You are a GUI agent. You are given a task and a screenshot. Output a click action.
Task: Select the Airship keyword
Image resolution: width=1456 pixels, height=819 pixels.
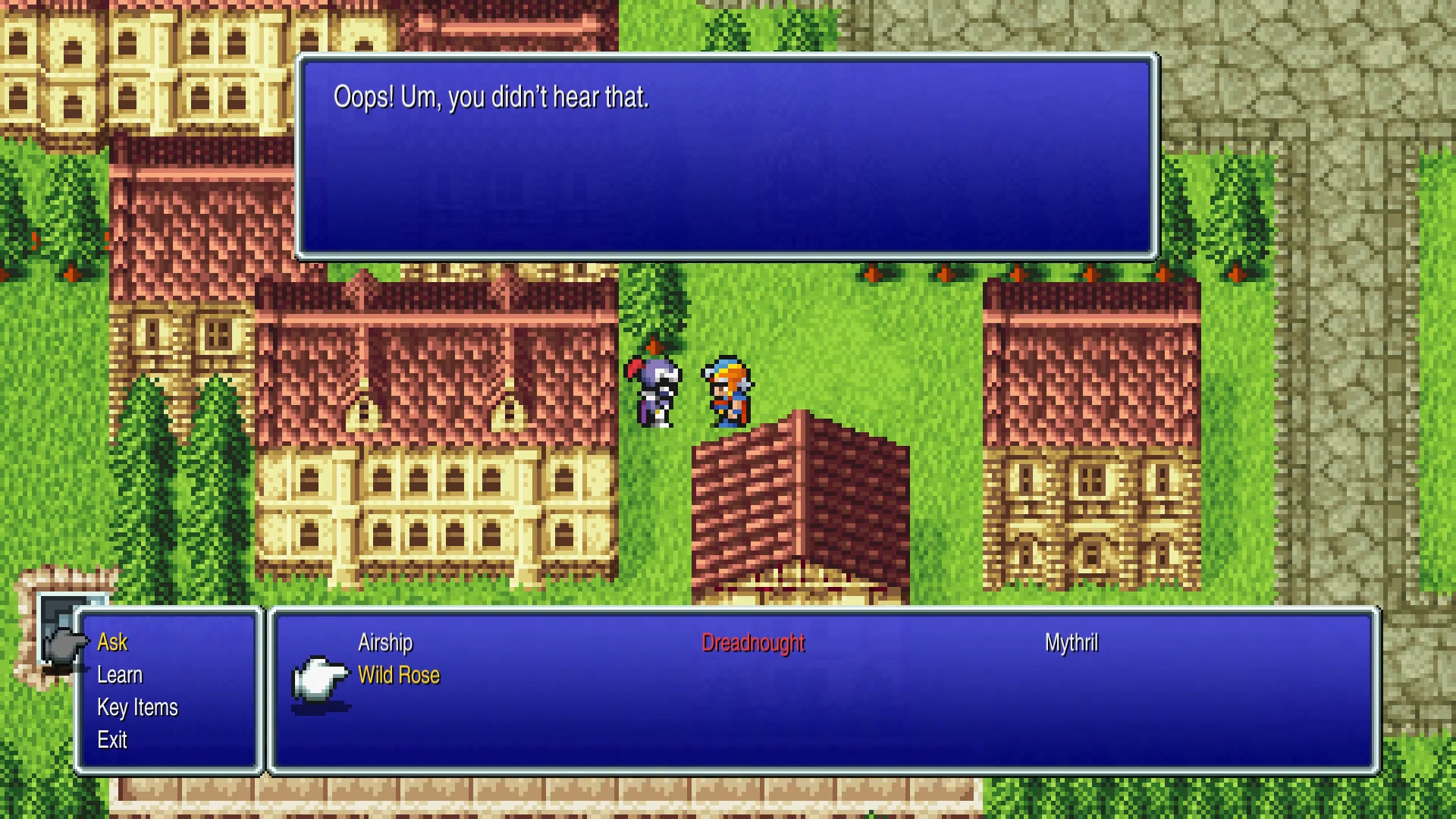(x=384, y=642)
